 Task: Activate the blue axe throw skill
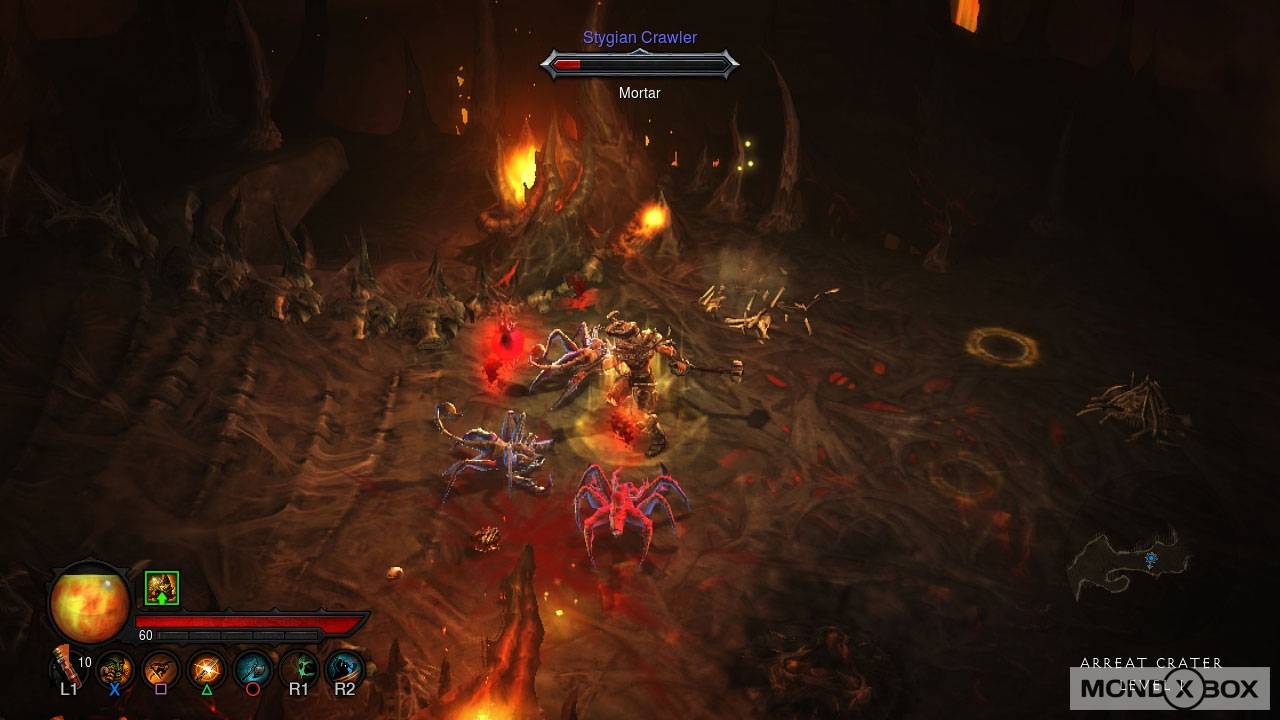coord(253,668)
